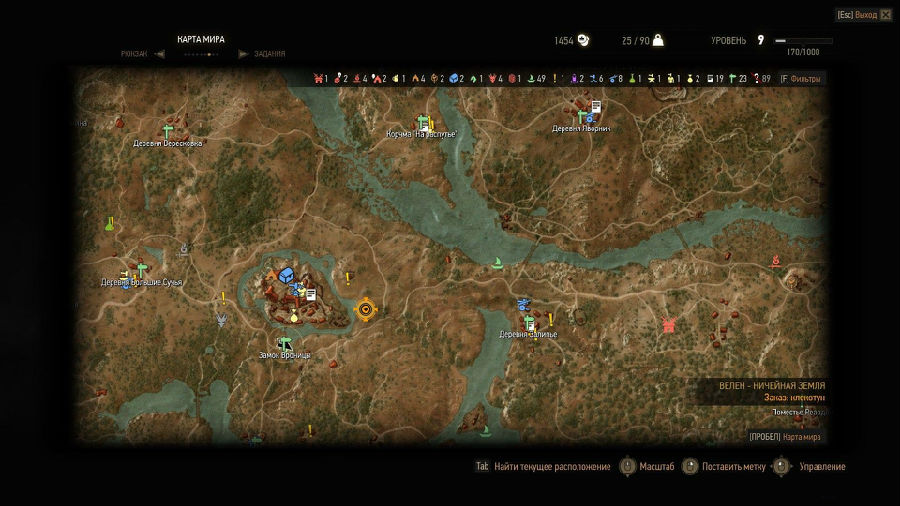Click the red monster nest marker
The width and height of the screenshot is (900, 506).
668,325
